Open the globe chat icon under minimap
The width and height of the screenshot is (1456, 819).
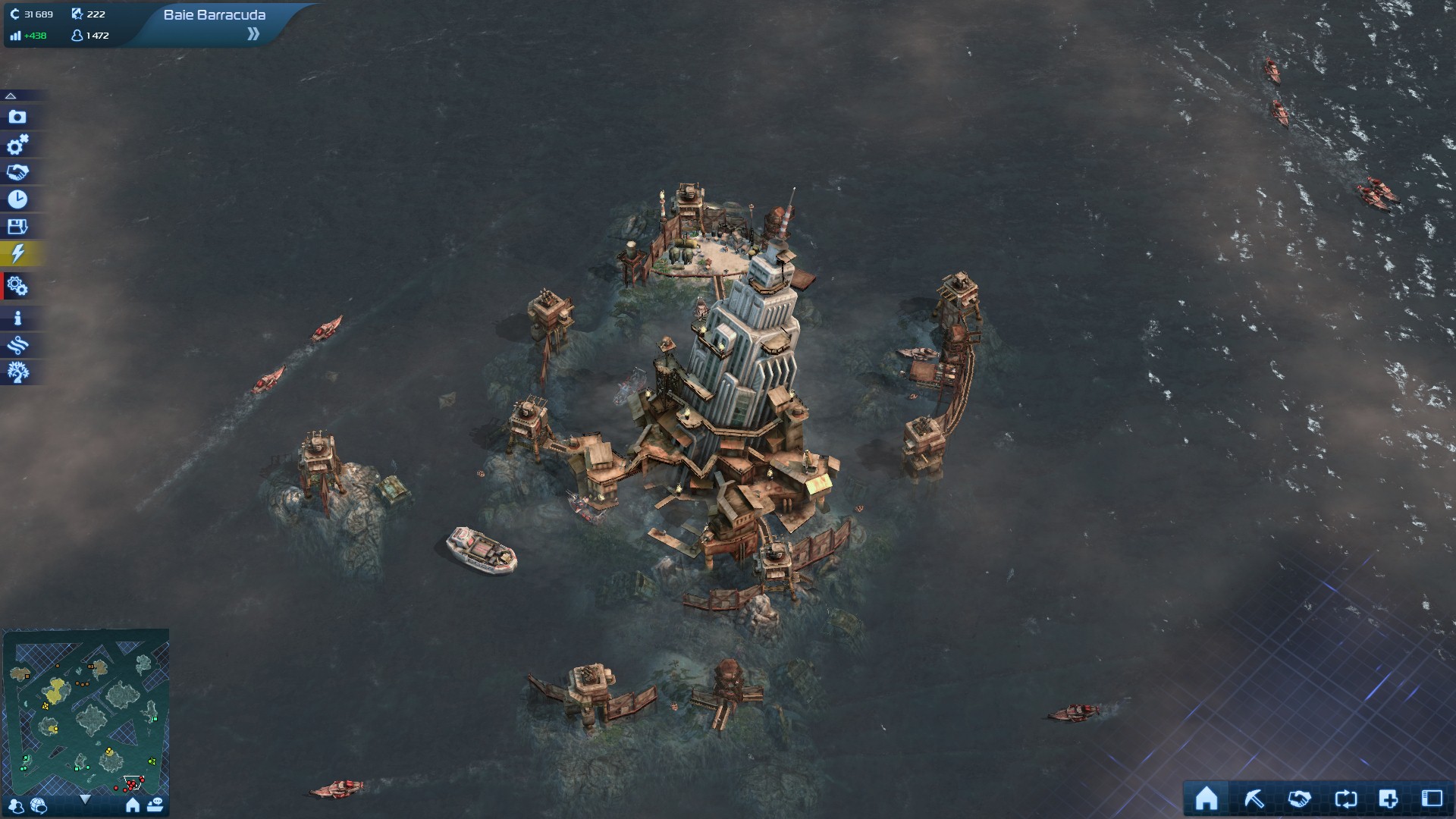coord(39,806)
